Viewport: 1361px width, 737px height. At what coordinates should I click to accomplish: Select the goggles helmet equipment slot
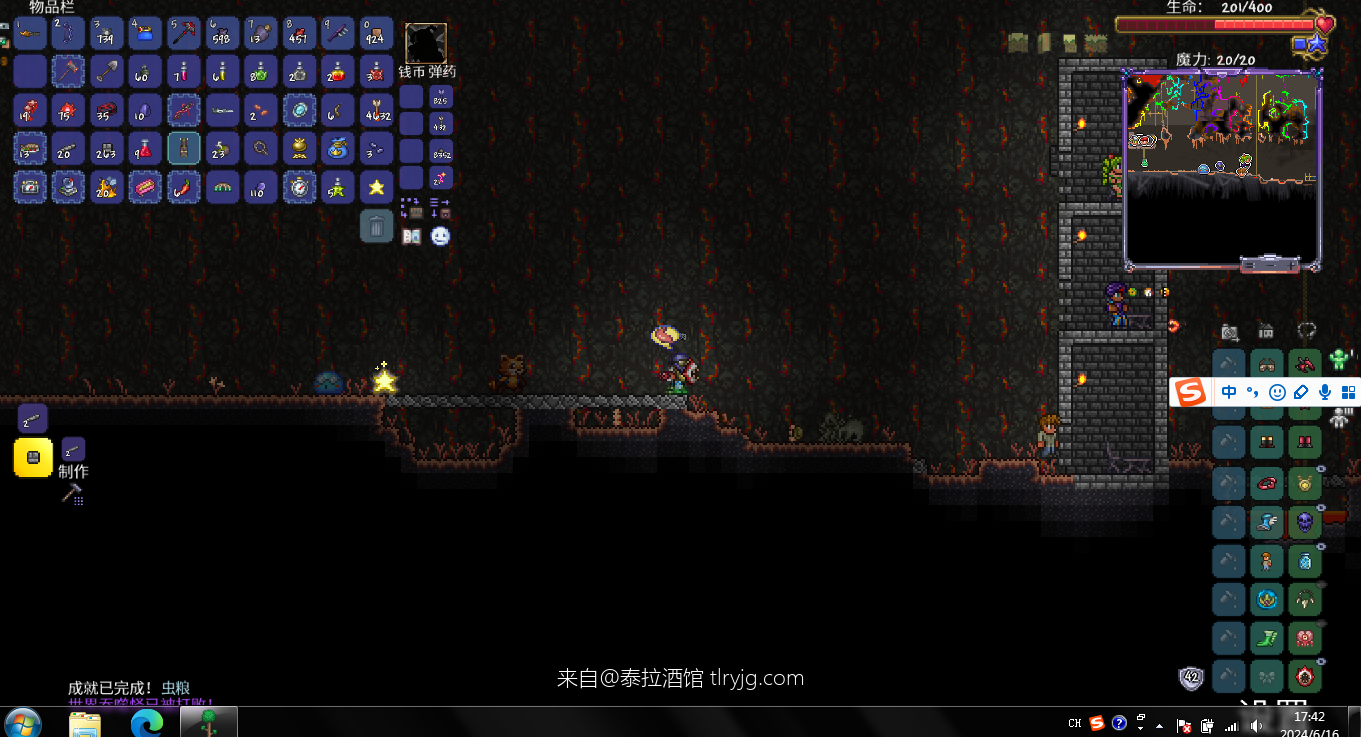coord(1267,364)
